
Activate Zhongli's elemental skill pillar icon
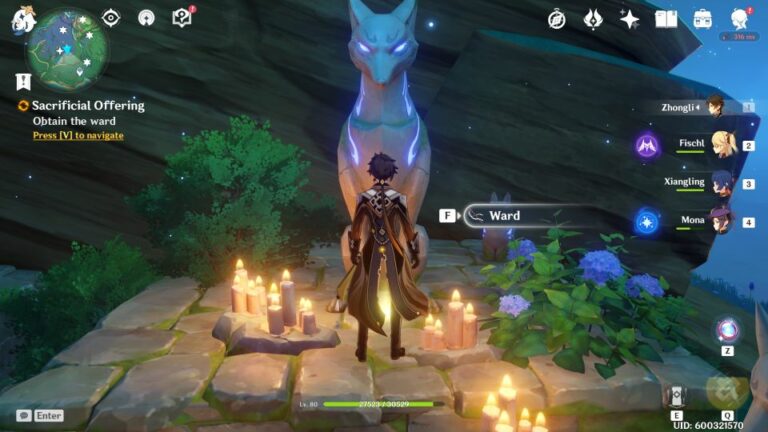coord(678,395)
